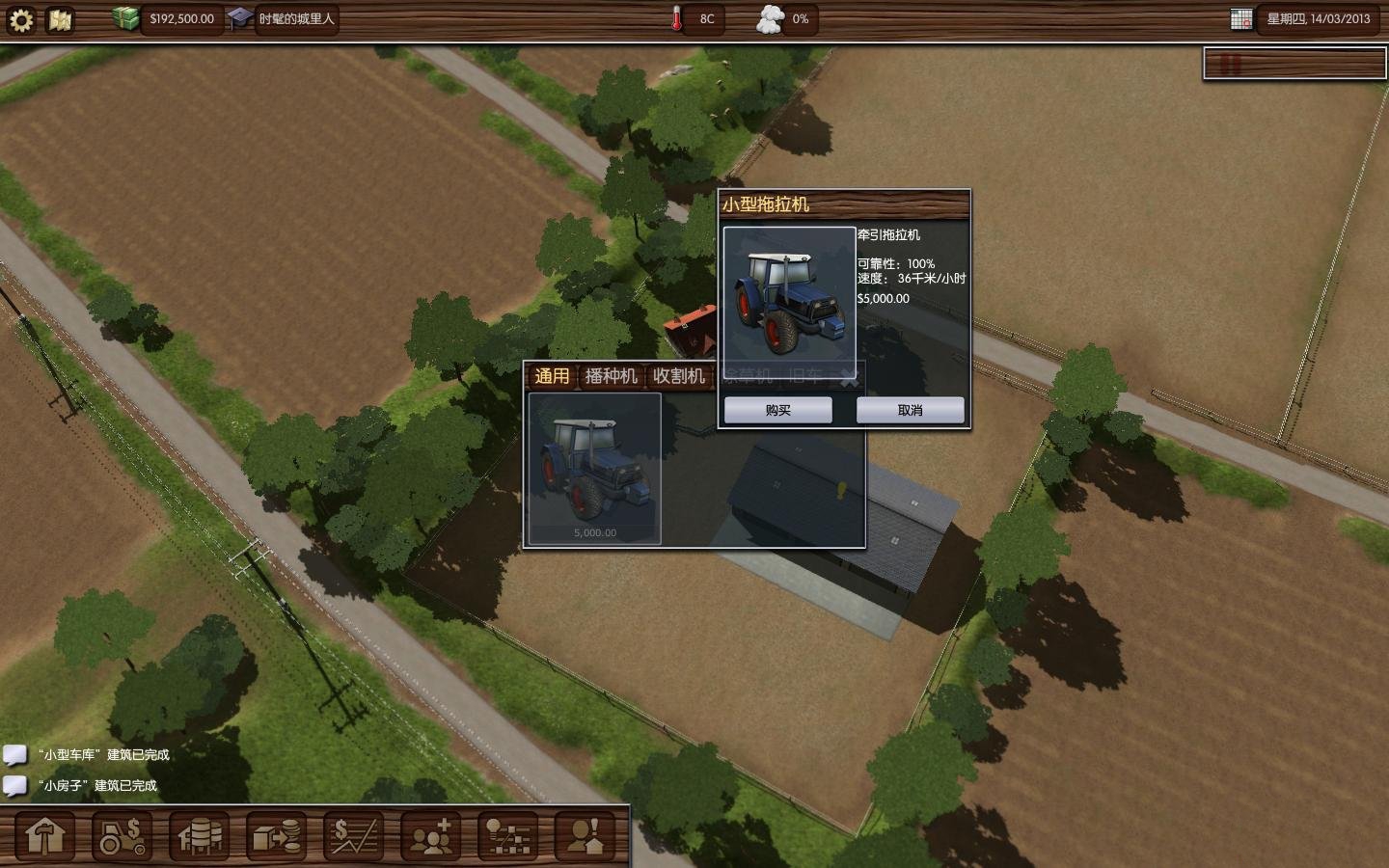1389x868 pixels.
Task: Click the "小型车库" construction complete message
Action: [105, 755]
